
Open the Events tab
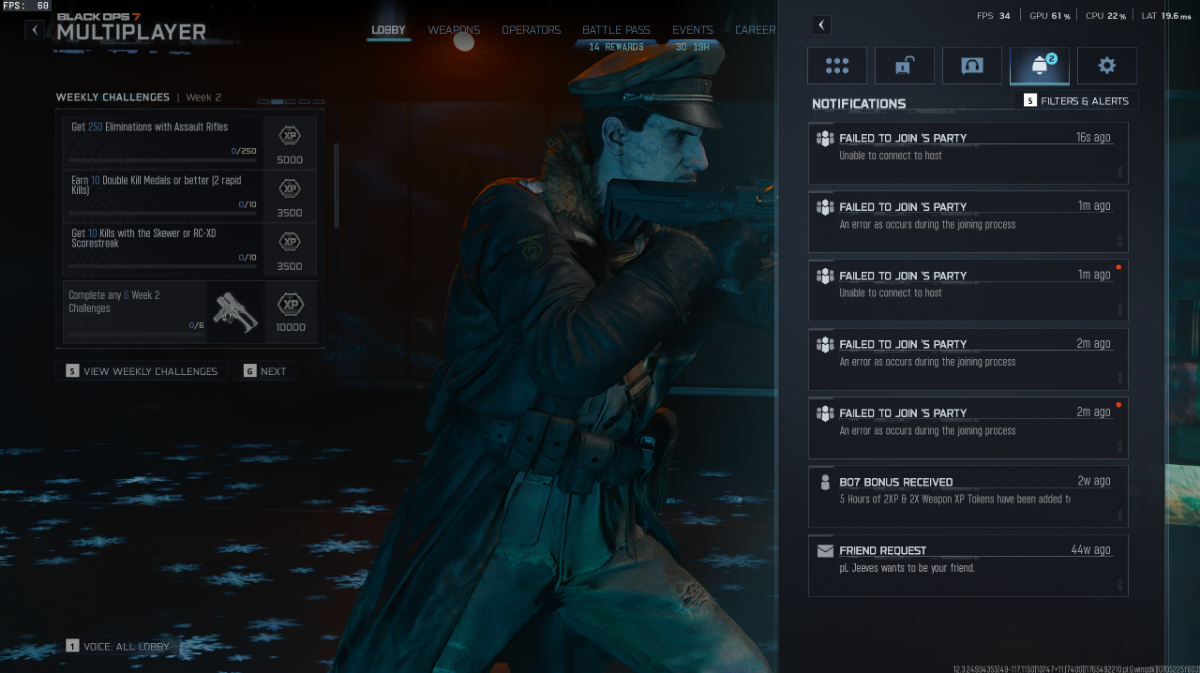pos(692,30)
